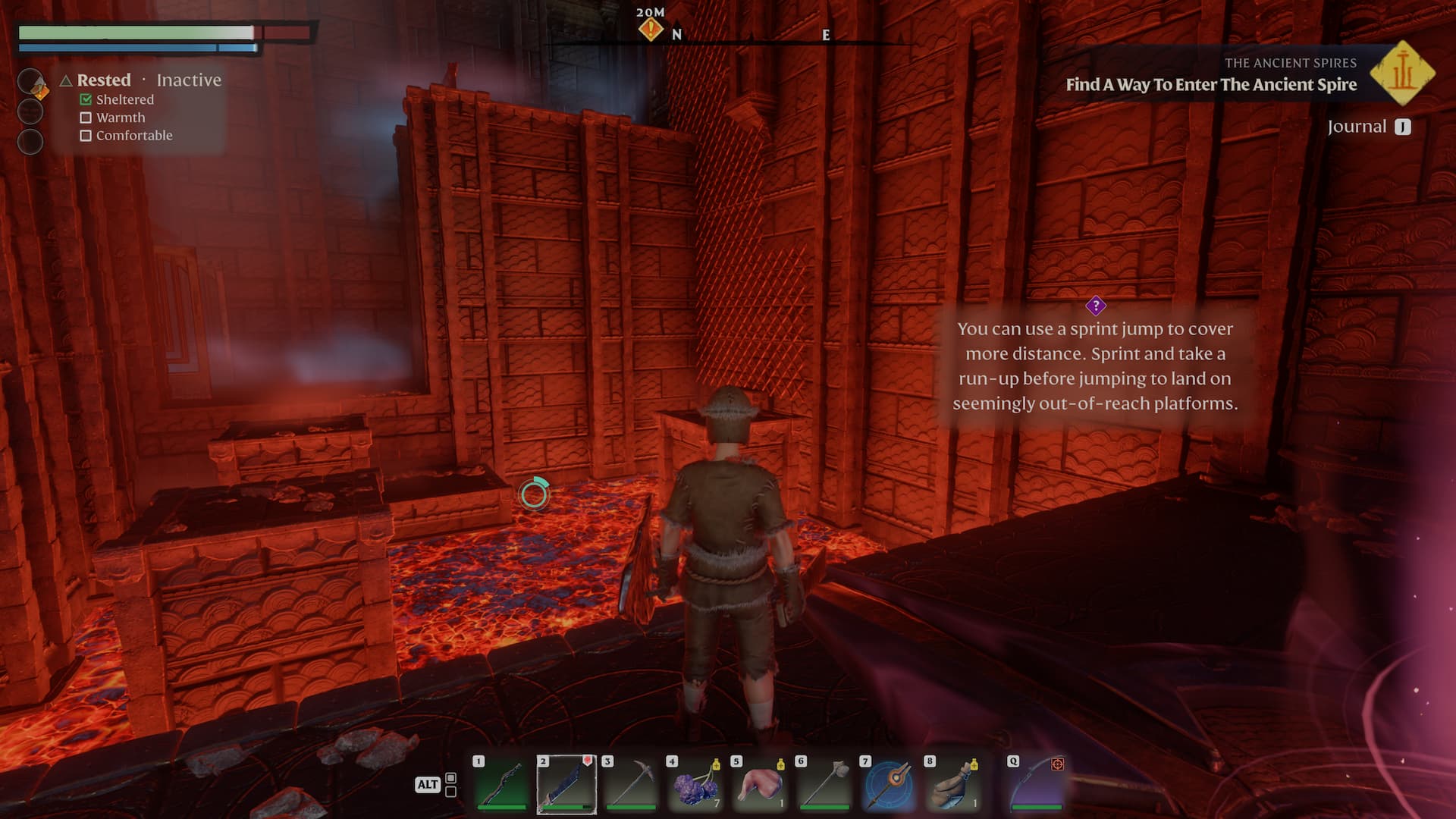The width and height of the screenshot is (1456, 819).
Task: Activate the glowing blue wand slot
Action: 888,784
